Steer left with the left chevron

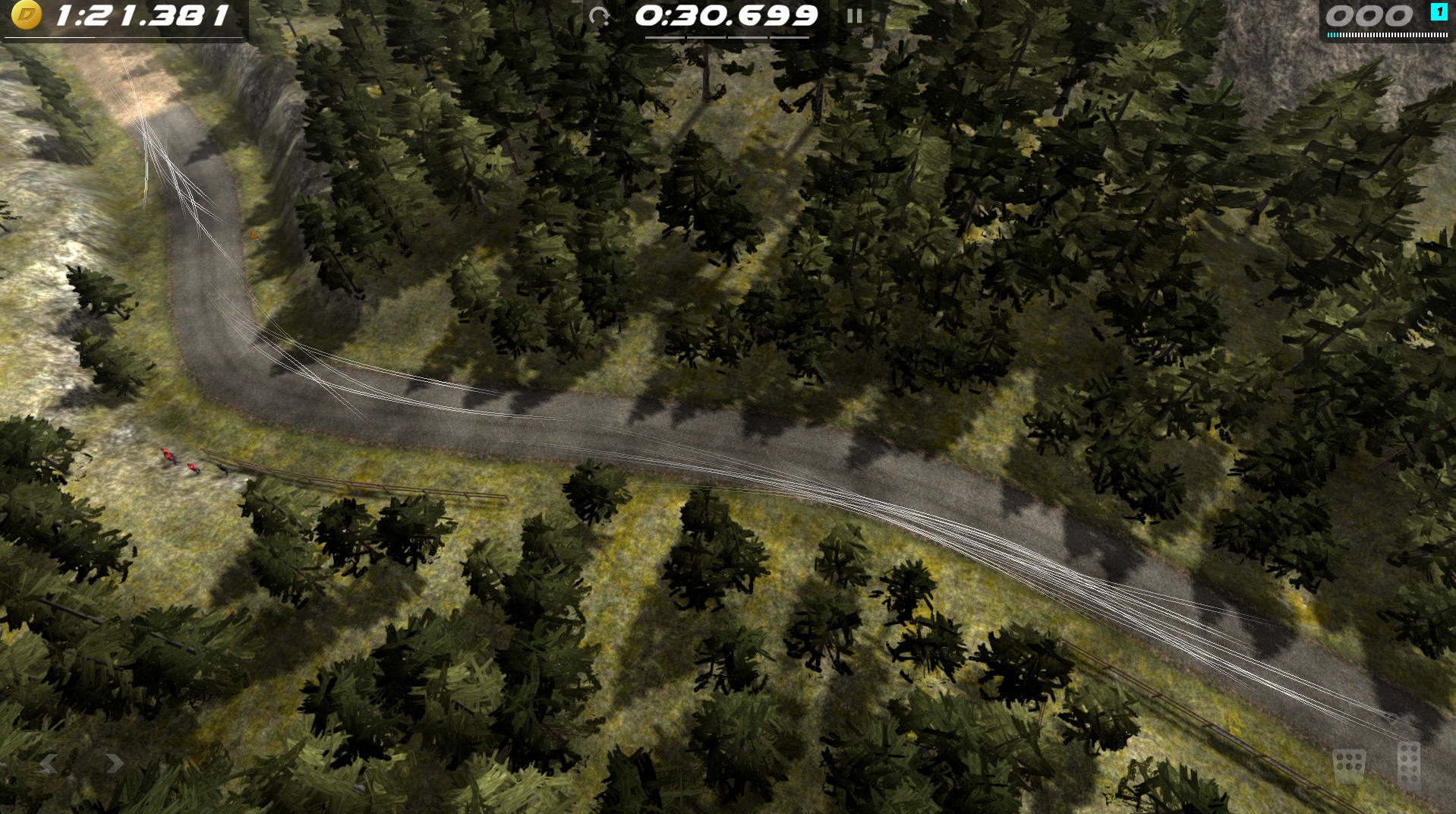(x=48, y=763)
